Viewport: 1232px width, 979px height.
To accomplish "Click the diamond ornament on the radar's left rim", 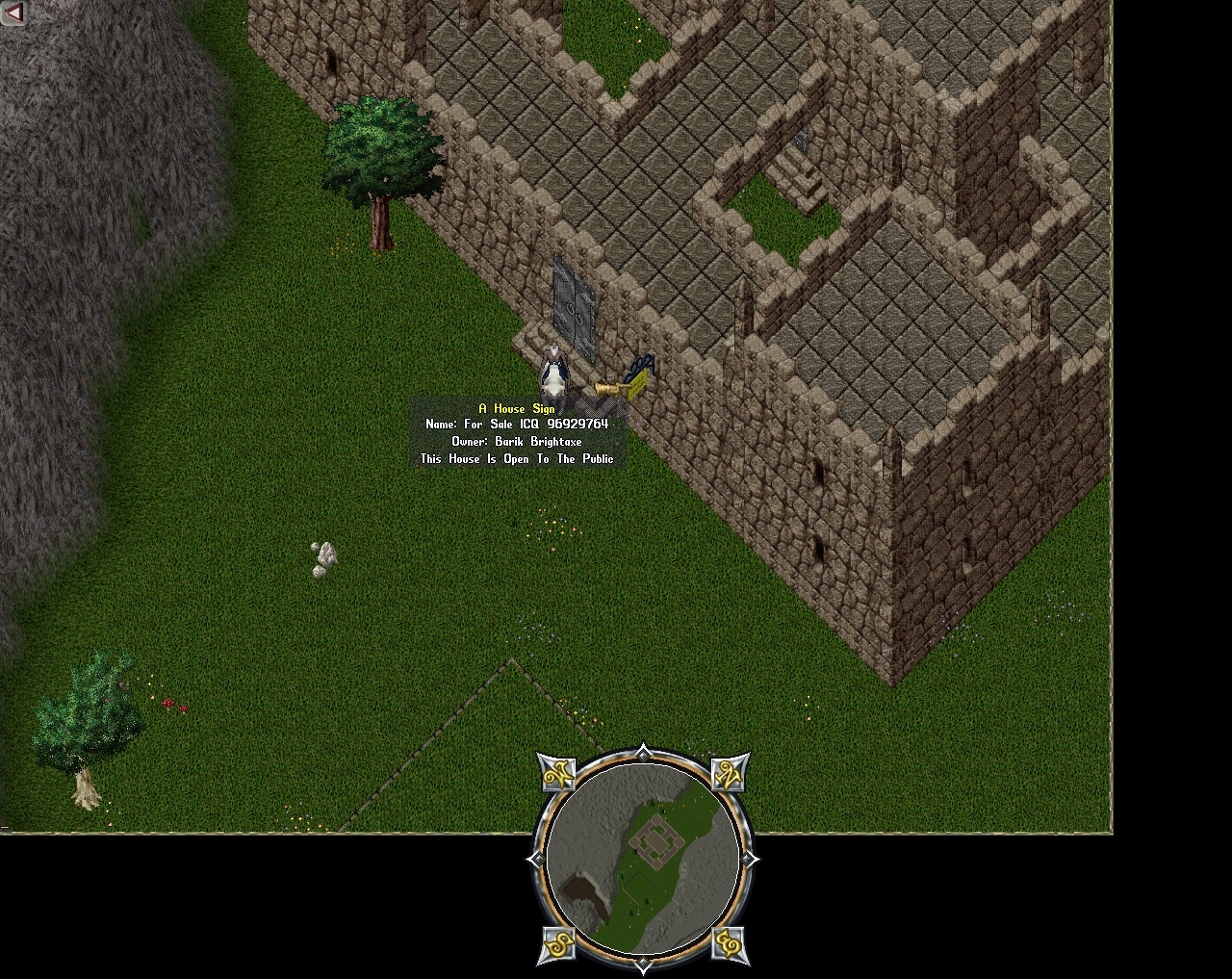I will 537,858.
